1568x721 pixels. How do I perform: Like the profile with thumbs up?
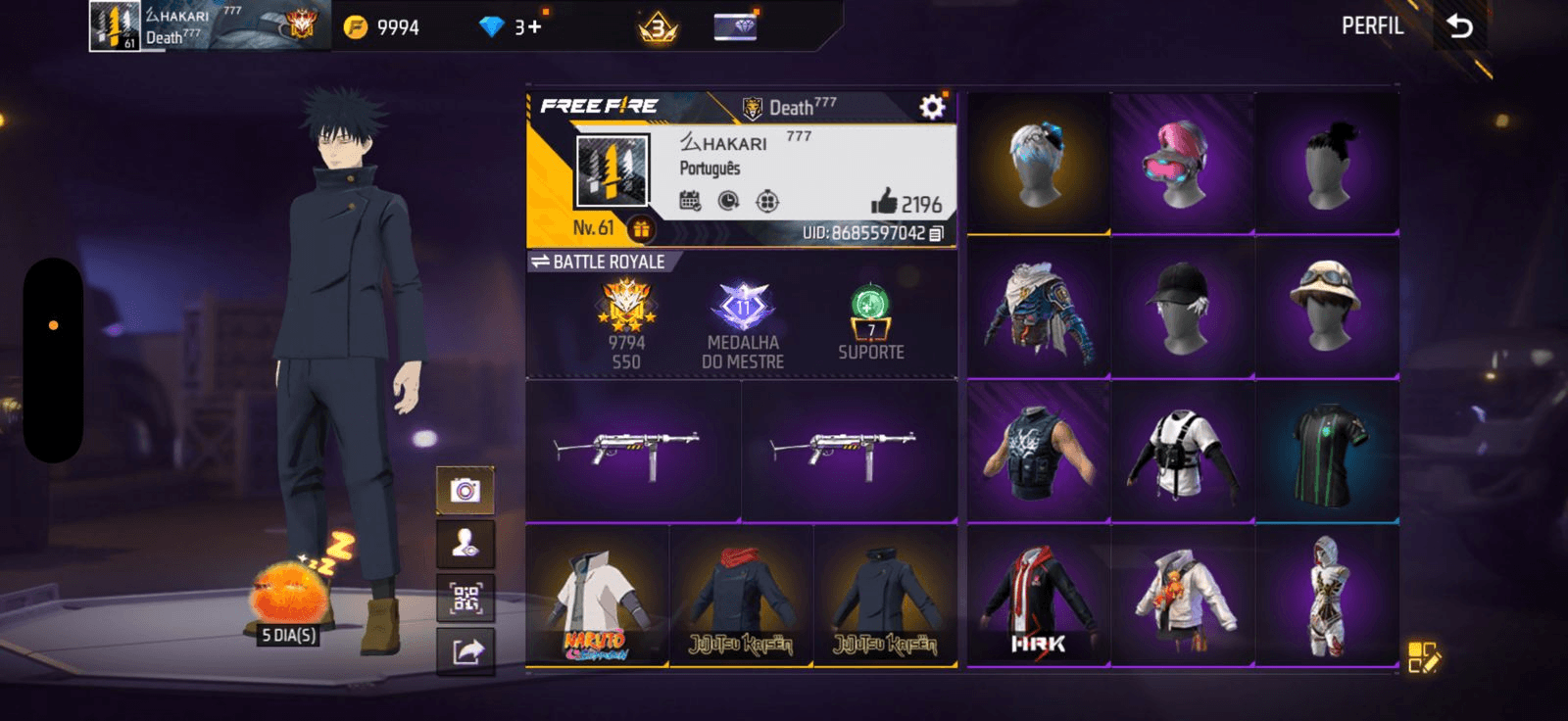(x=884, y=202)
